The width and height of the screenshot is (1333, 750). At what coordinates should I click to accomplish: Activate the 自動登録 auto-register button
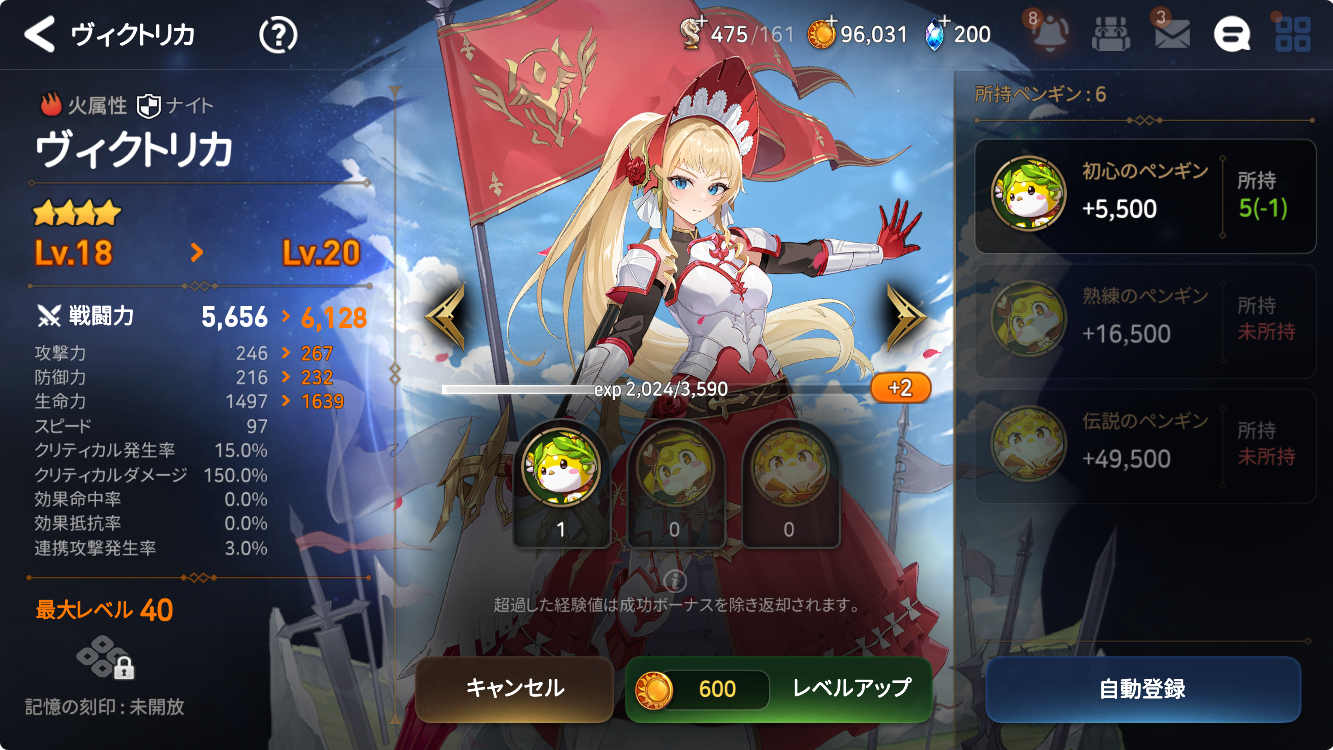point(1142,689)
